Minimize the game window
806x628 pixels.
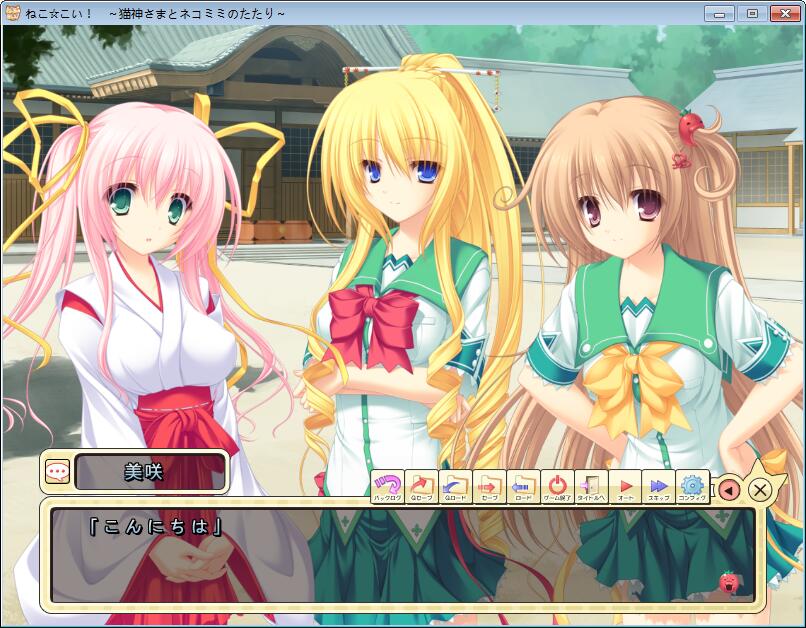pyautogui.click(x=720, y=13)
